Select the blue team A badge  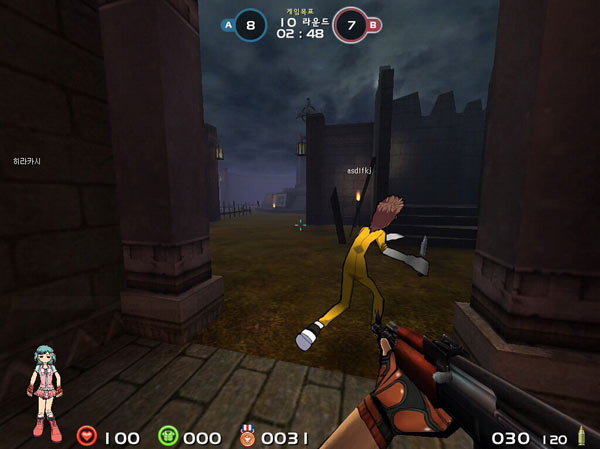click(x=228, y=24)
